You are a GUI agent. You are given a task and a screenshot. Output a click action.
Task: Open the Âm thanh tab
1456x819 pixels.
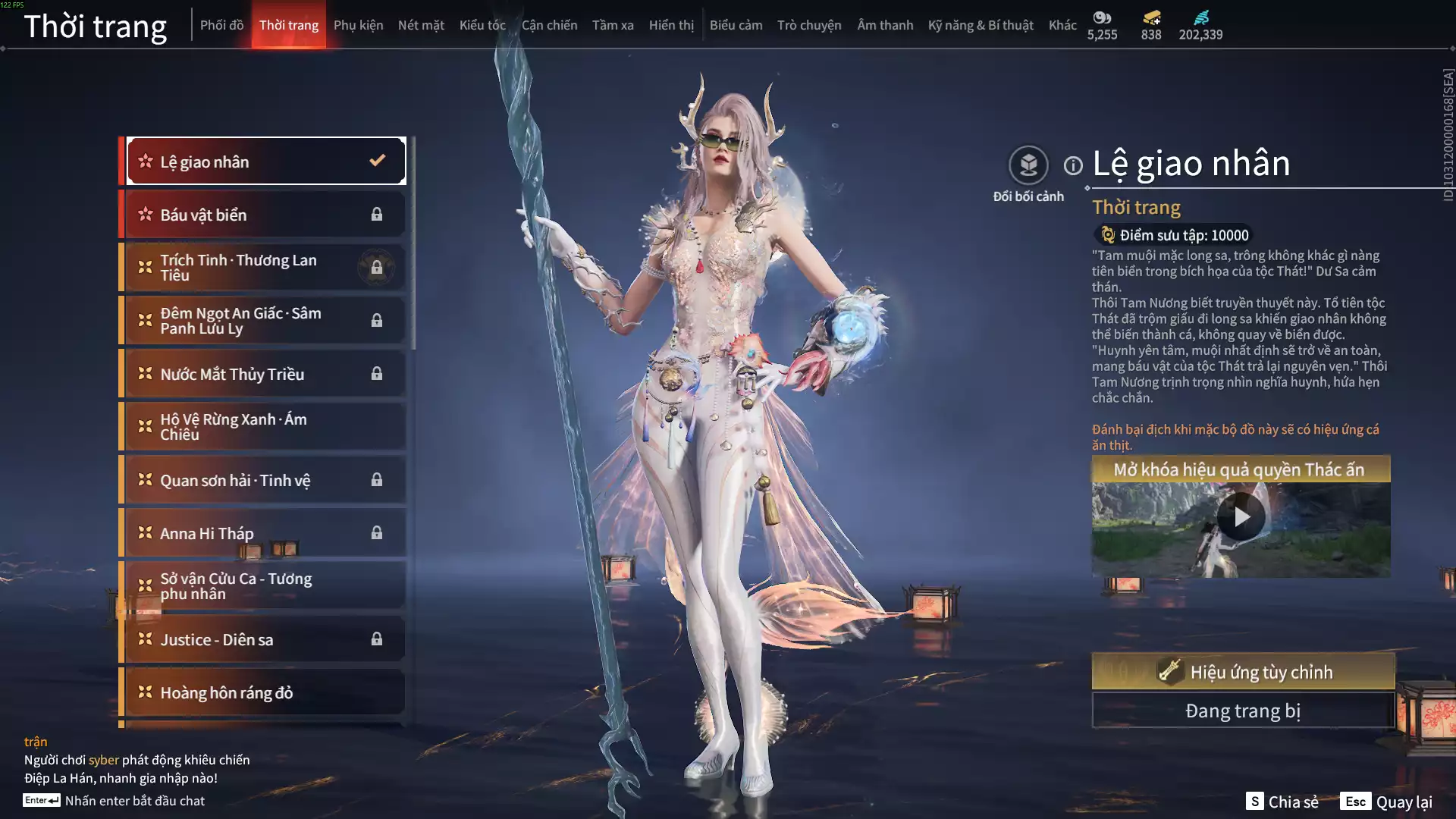[x=885, y=25]
